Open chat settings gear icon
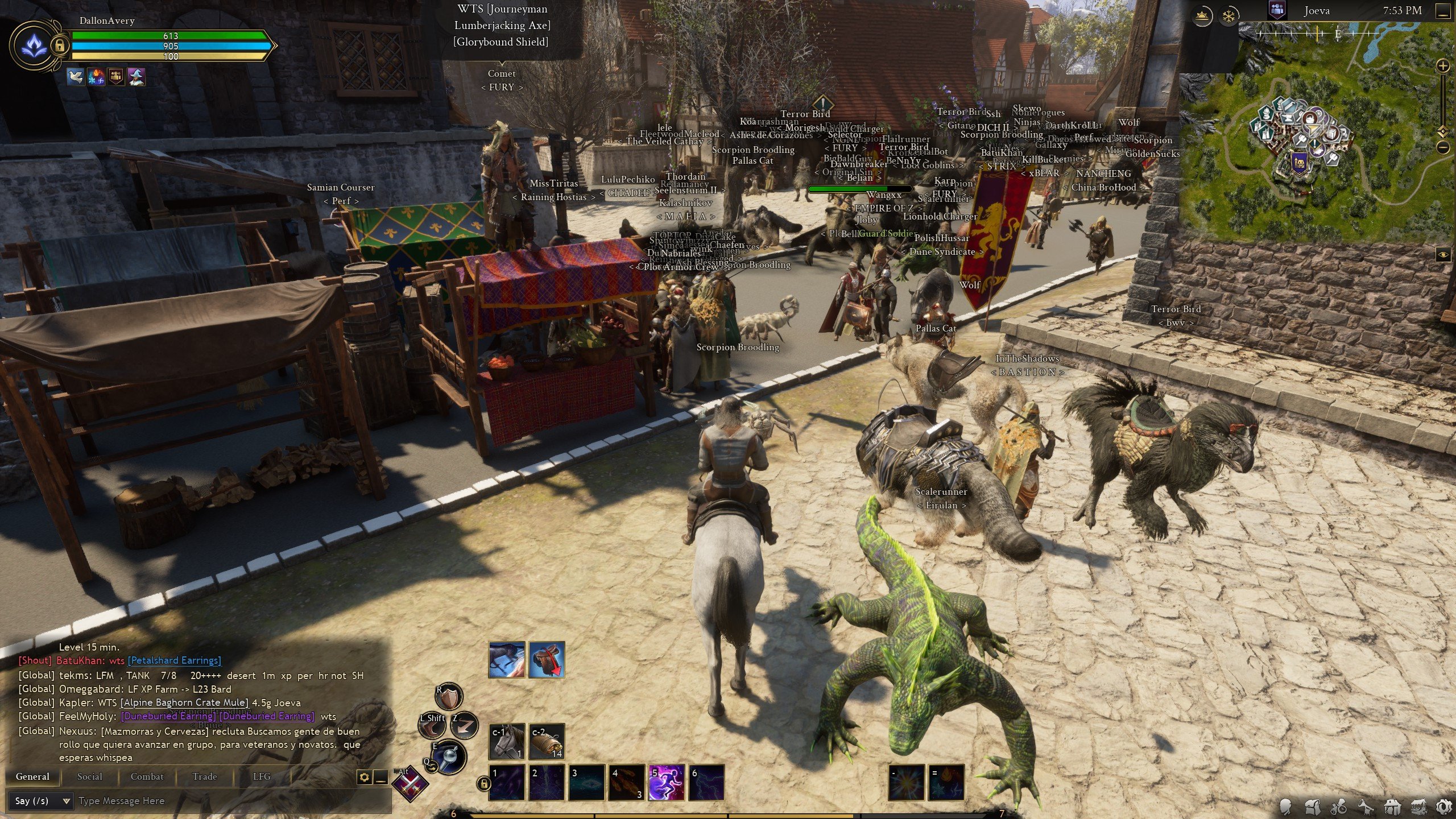1456x819 pixels. tap(364, 777)
